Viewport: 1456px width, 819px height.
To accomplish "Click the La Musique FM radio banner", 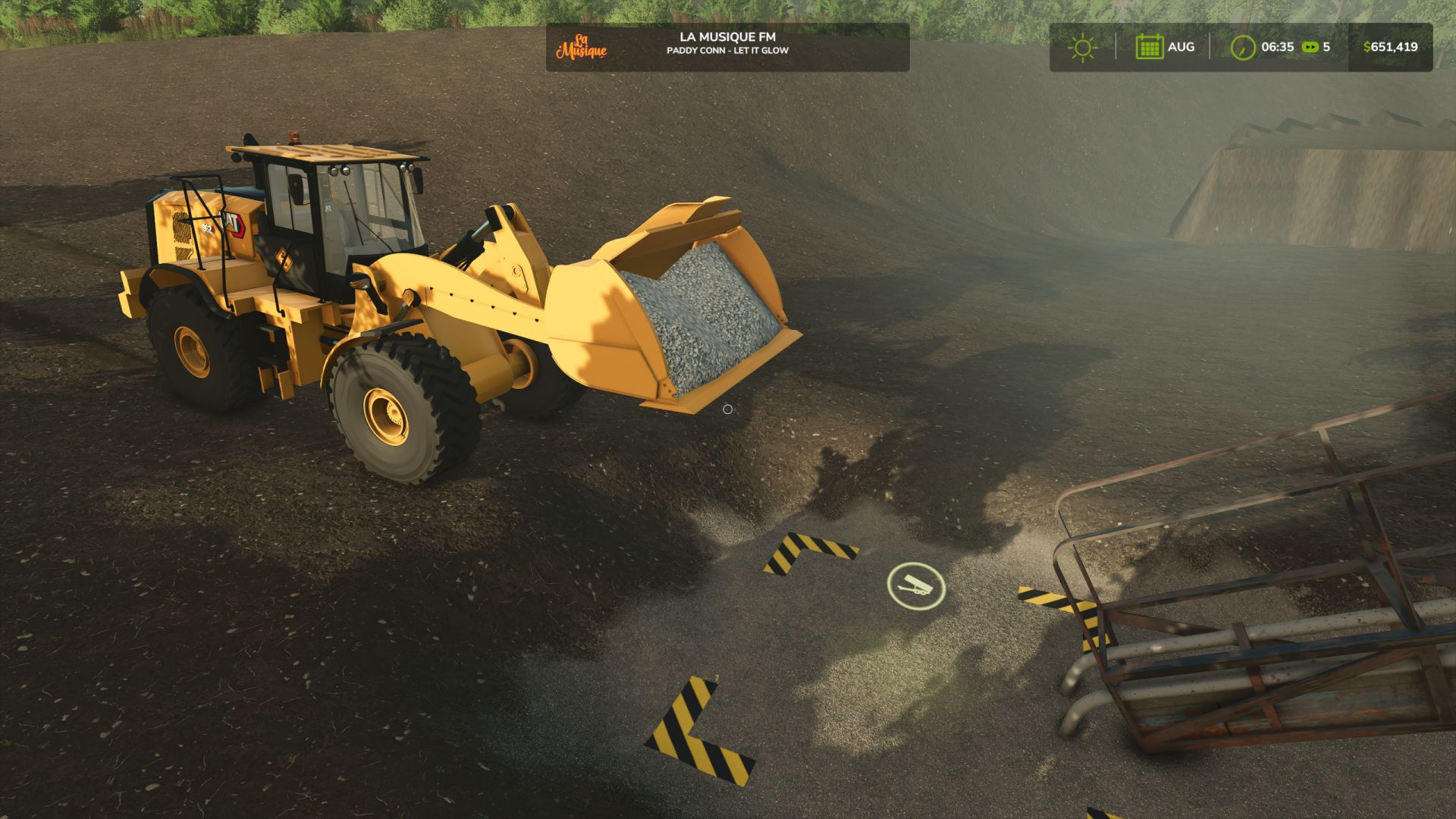I will point(726,47).
